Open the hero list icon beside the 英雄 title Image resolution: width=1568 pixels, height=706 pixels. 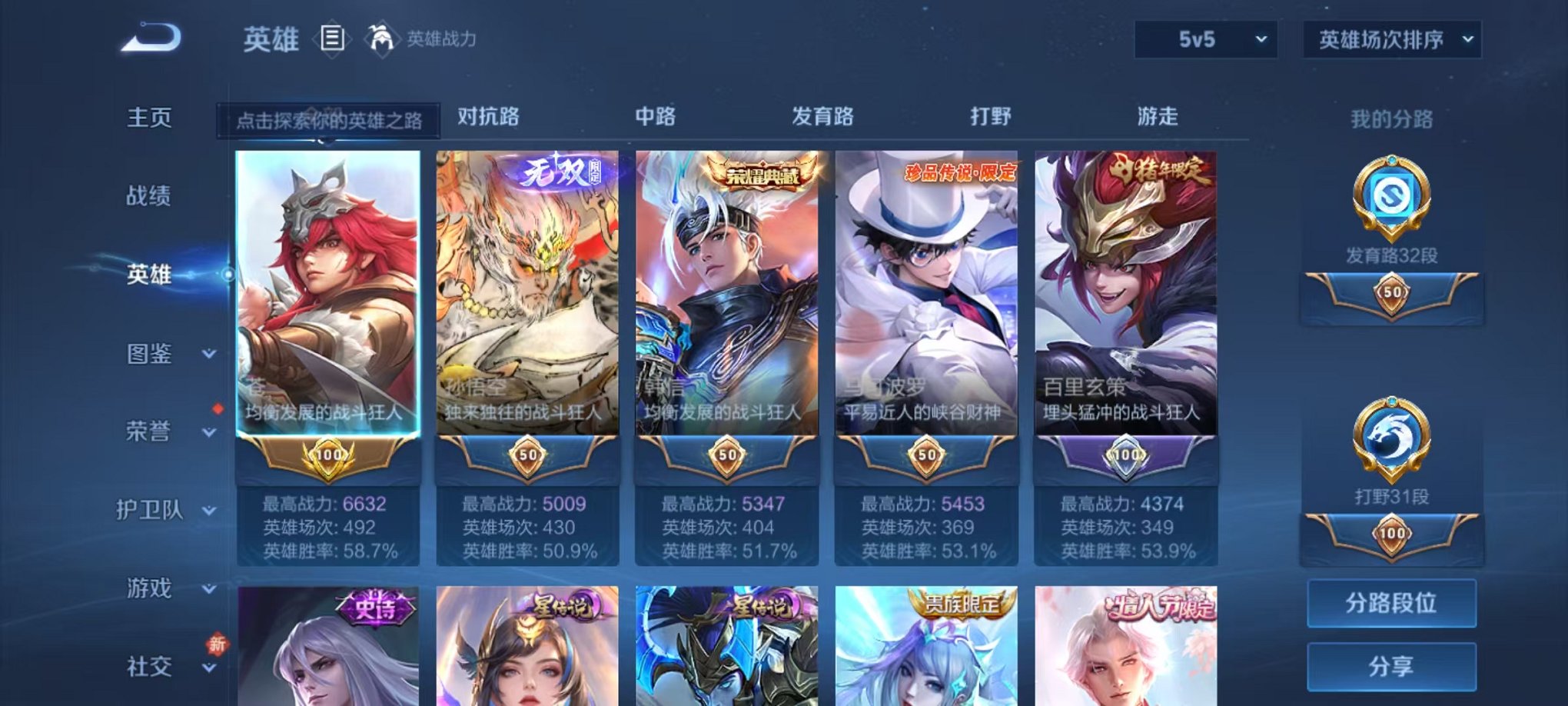pyautogui.click(x=333, y=38)
